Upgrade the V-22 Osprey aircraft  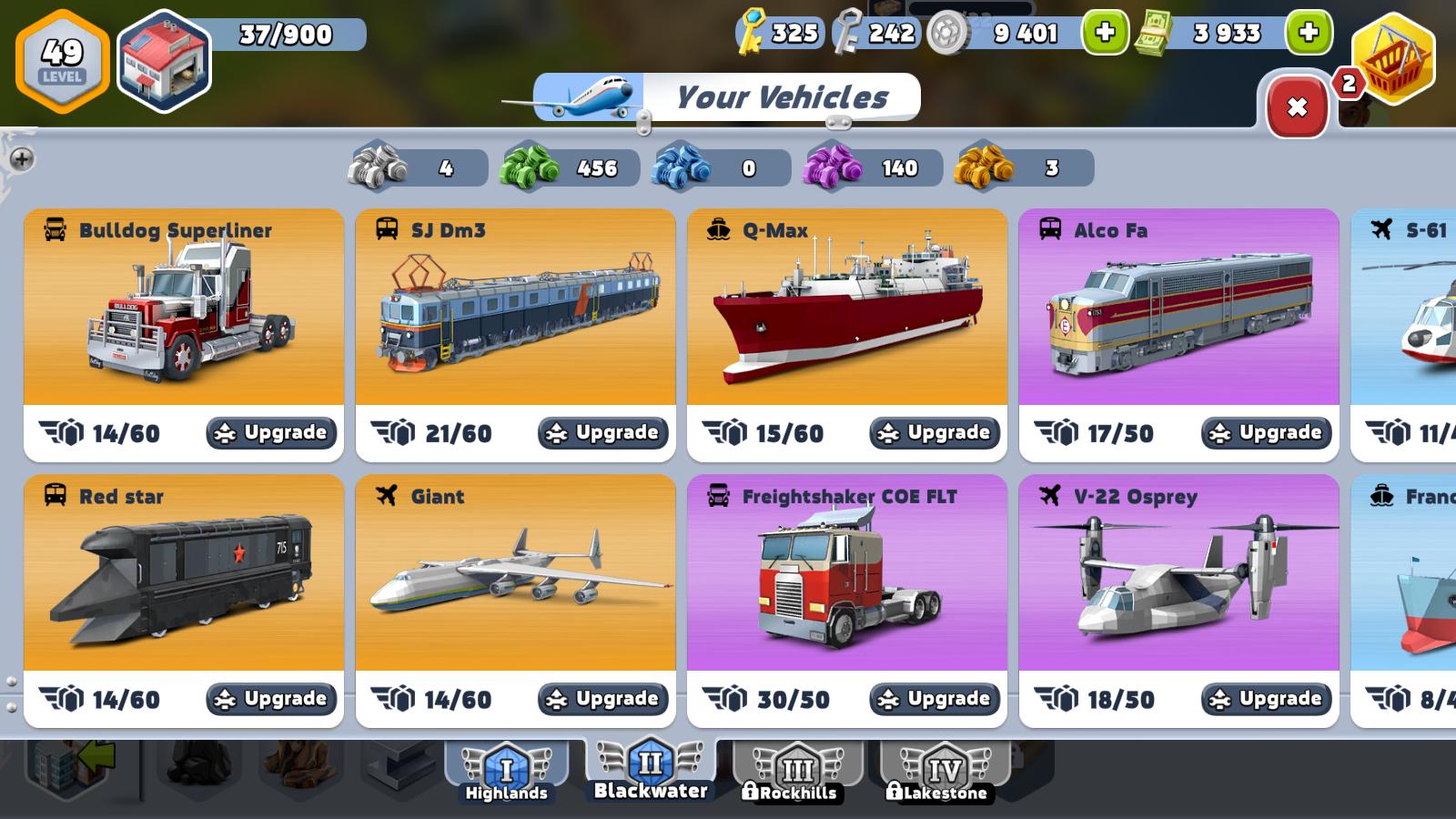tap(1265, 699)
